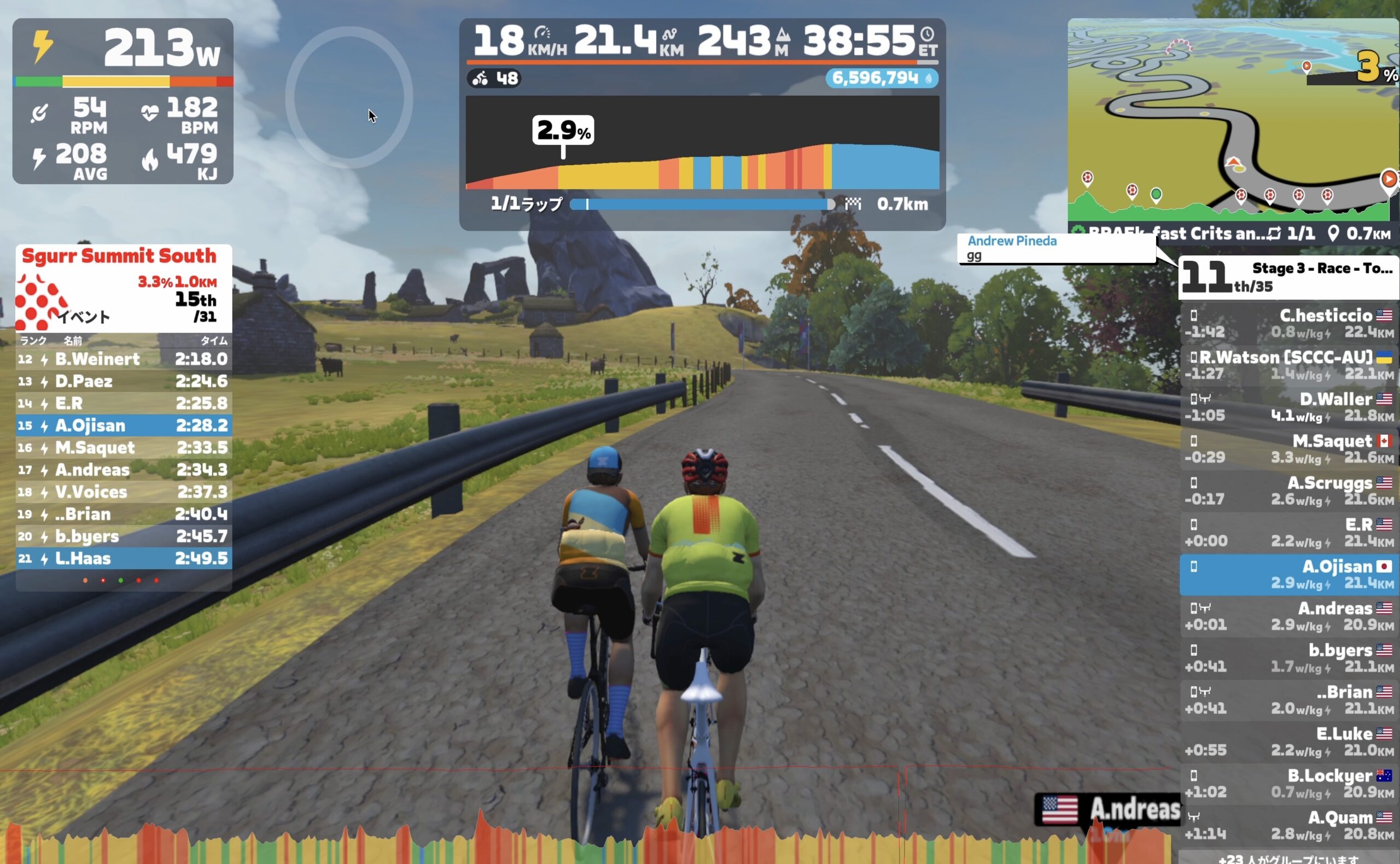The image size is (1400, 864).
Task: Select A.Scruggs rider row
Action: pyautogui.click(x=1288, y=491)
